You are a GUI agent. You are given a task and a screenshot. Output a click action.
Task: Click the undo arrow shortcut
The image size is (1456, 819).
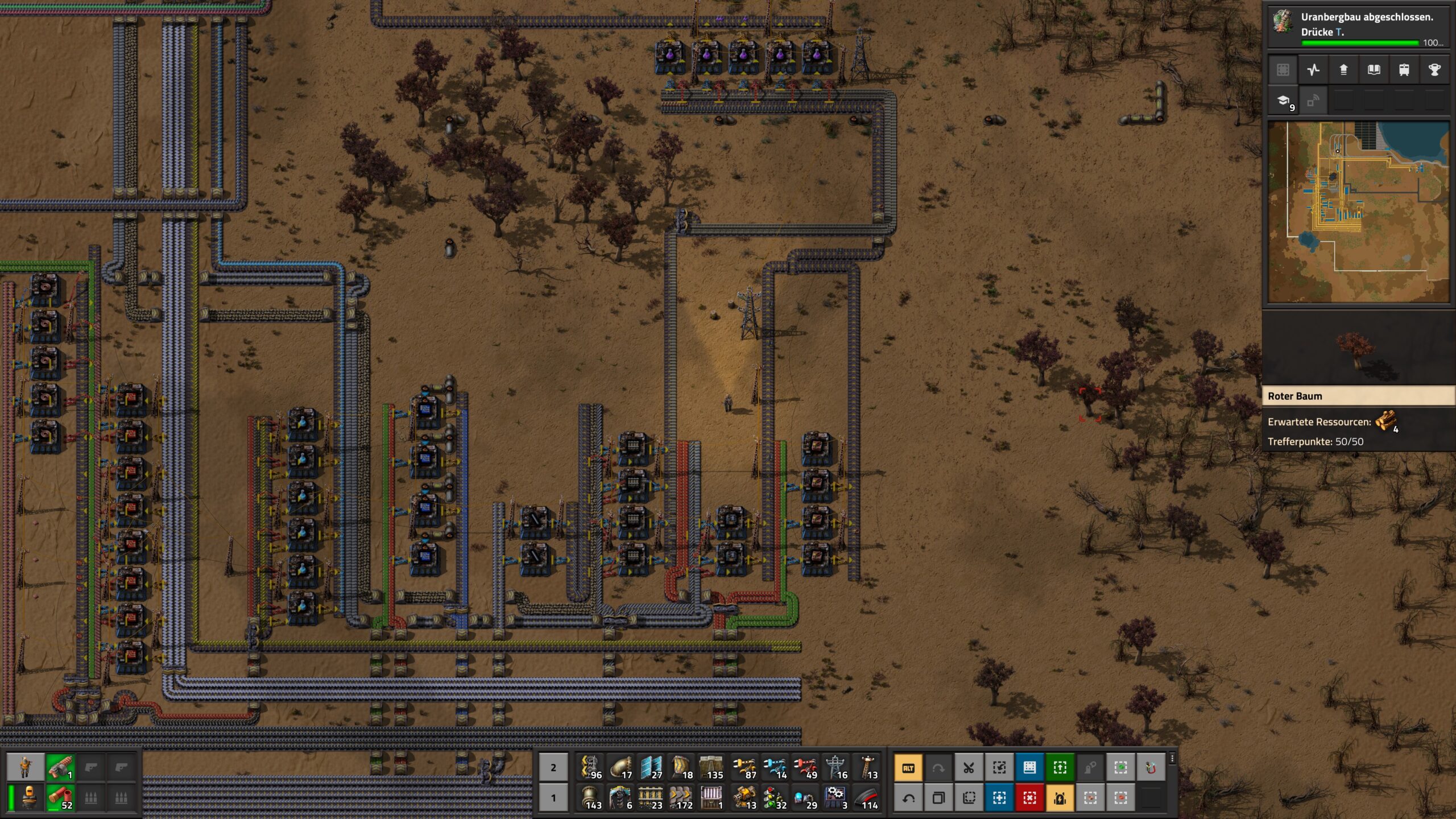point(908,798)
